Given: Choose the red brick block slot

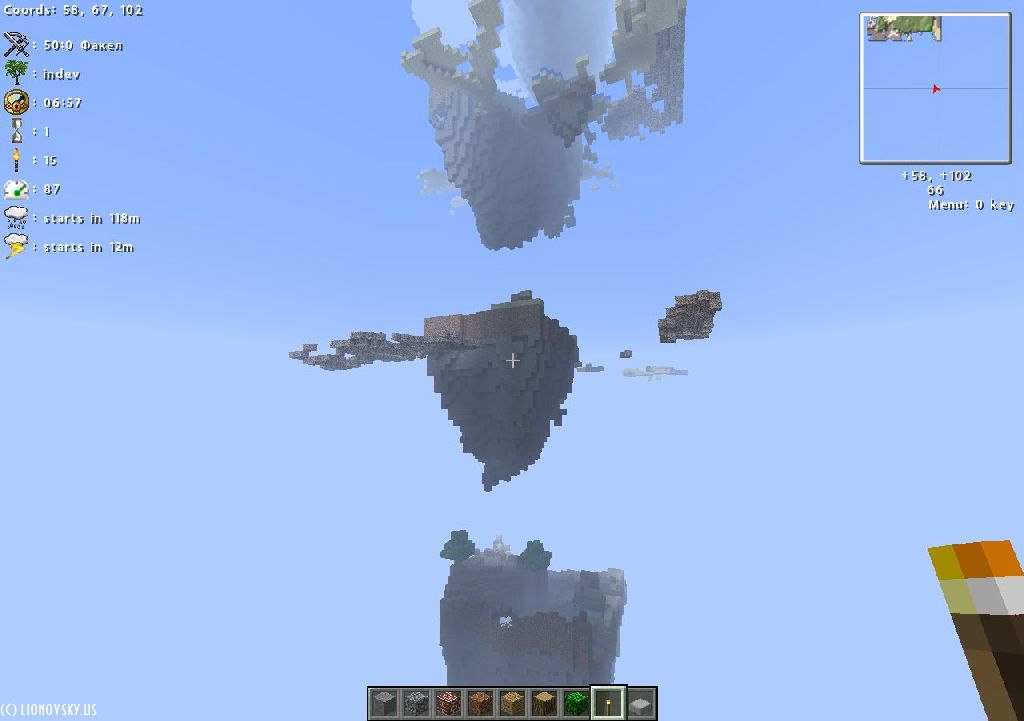Looking at the screenshot, I should 448,703.
